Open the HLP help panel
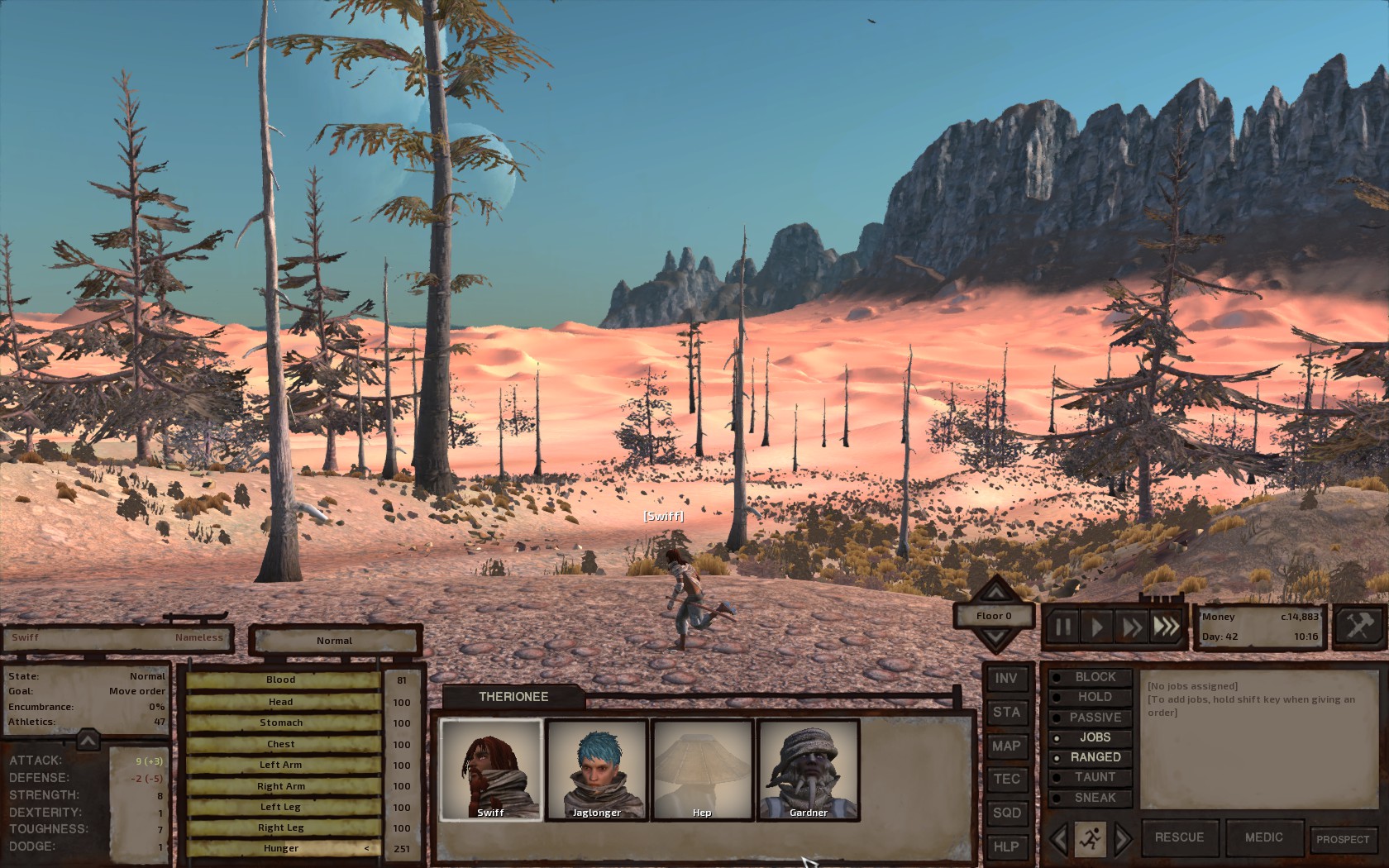The image size is (1389, 868). pos(1006,847)
